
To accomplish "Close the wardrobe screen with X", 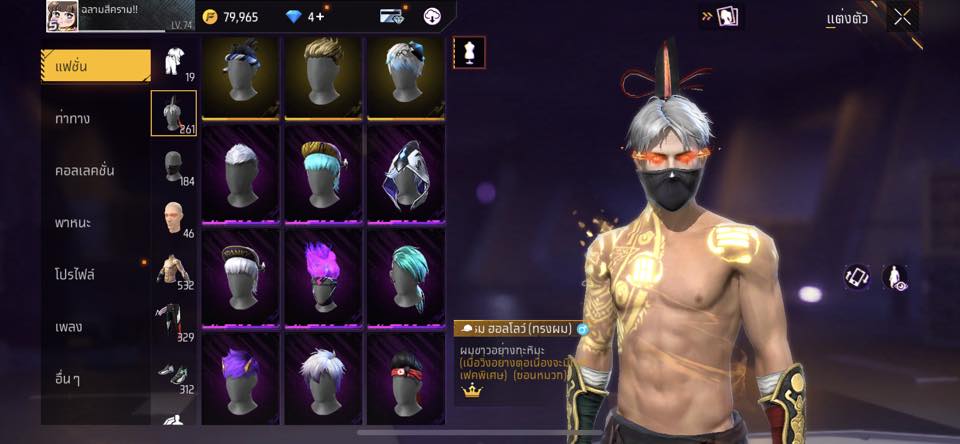I will tap(903, 17).
